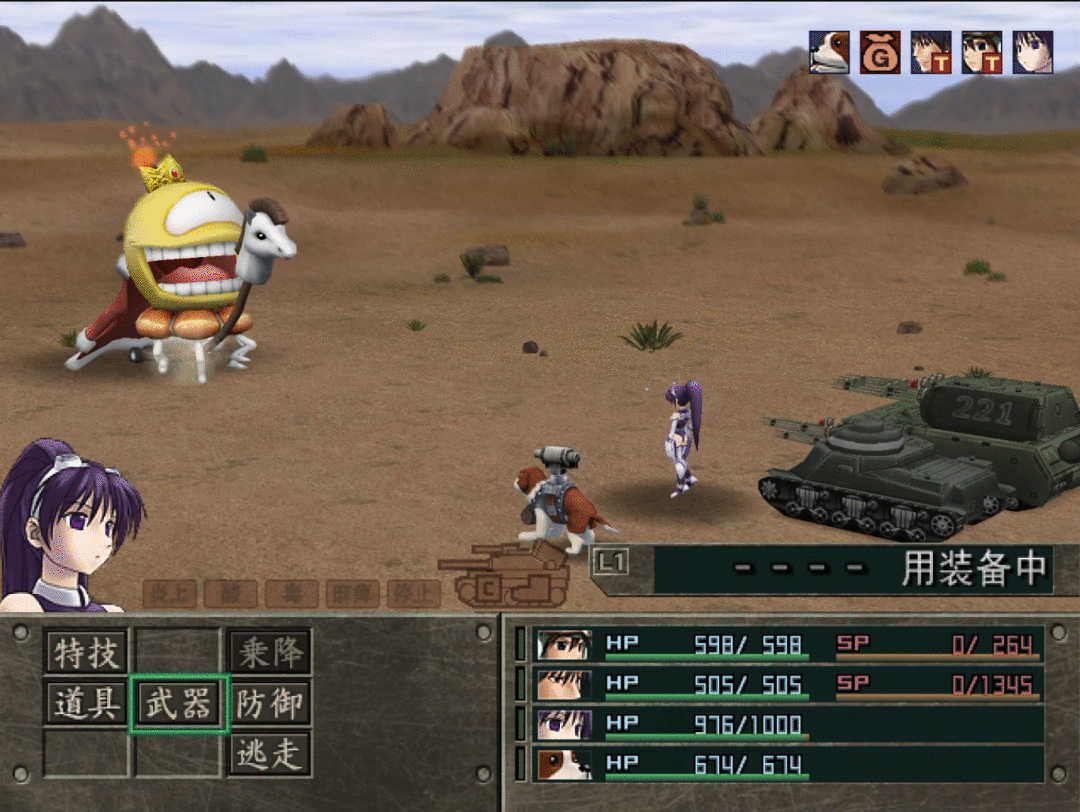Screen dimensions: 1080x812
Task: Select the highlighted 武器 weapon command
Action: pyautogui.click(x=179, y=703)
